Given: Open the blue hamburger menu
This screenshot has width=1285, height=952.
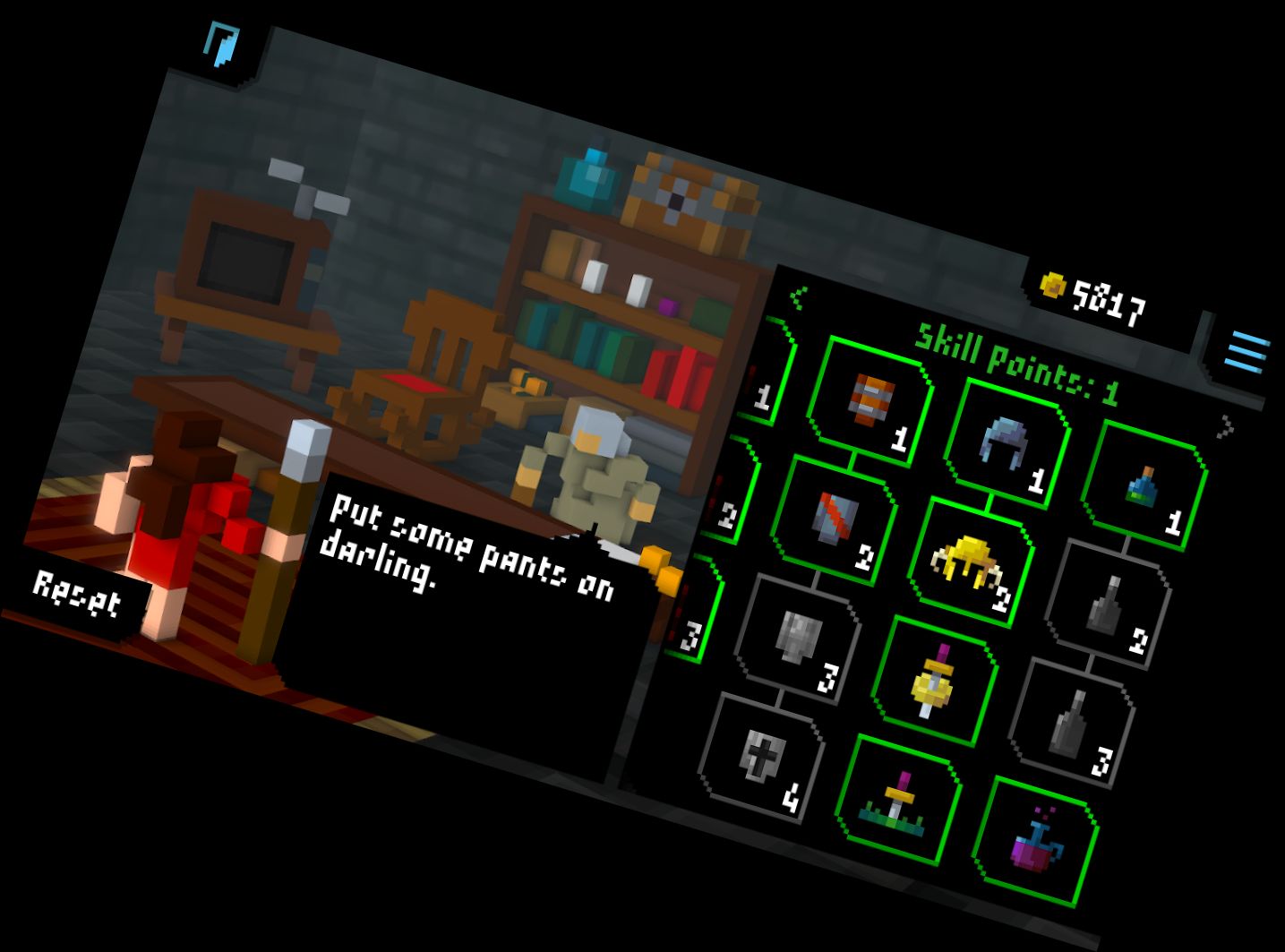Looking at the screenshot, I should coord(1247,350).
